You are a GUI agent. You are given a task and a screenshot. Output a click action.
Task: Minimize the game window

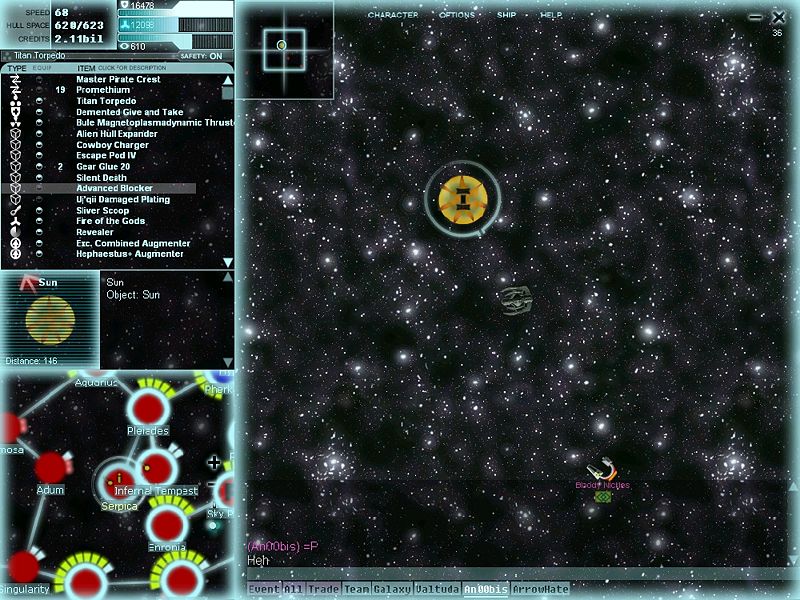[x=757, y=17]
